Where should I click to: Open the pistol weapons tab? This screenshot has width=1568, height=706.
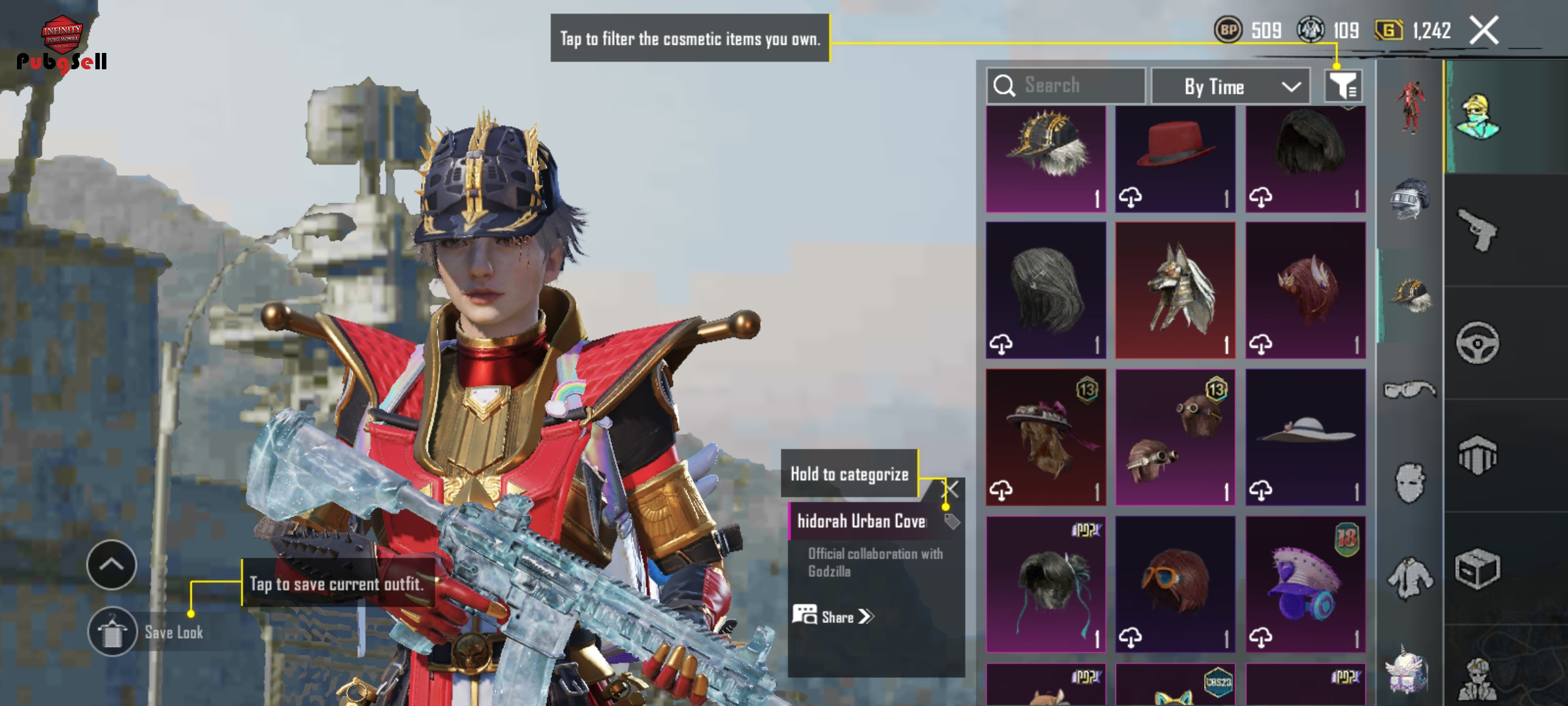tap(1478, 230)
